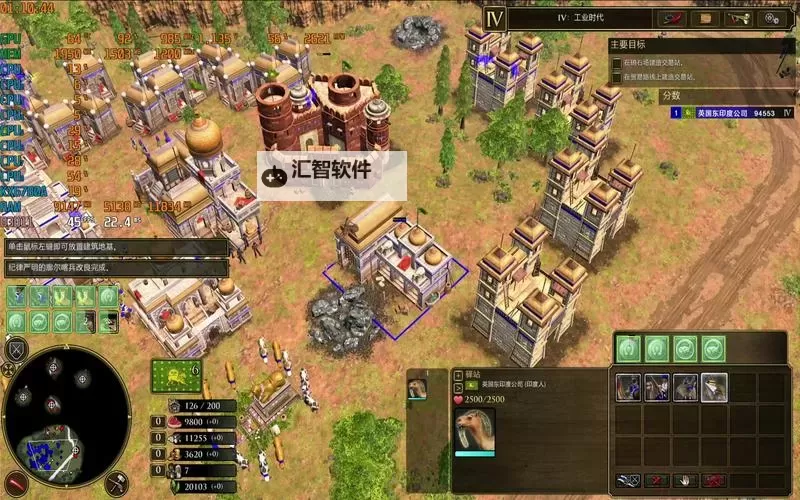Click the Age IV emblem
The width and height of the screenshot is (800, 500).
click(493, 18)
